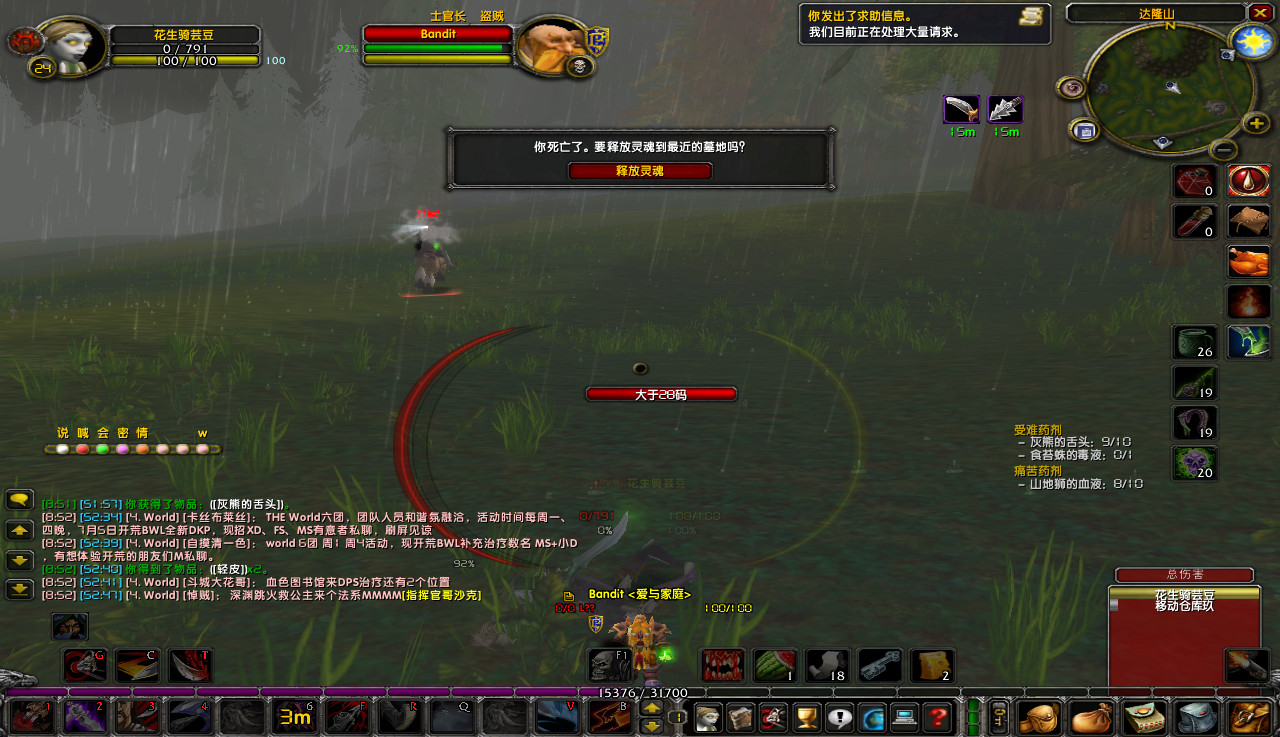Zoom in the minimap with the plus button
The width and height of the screenshot is (1280, 737).
(x=1255, y=124)
